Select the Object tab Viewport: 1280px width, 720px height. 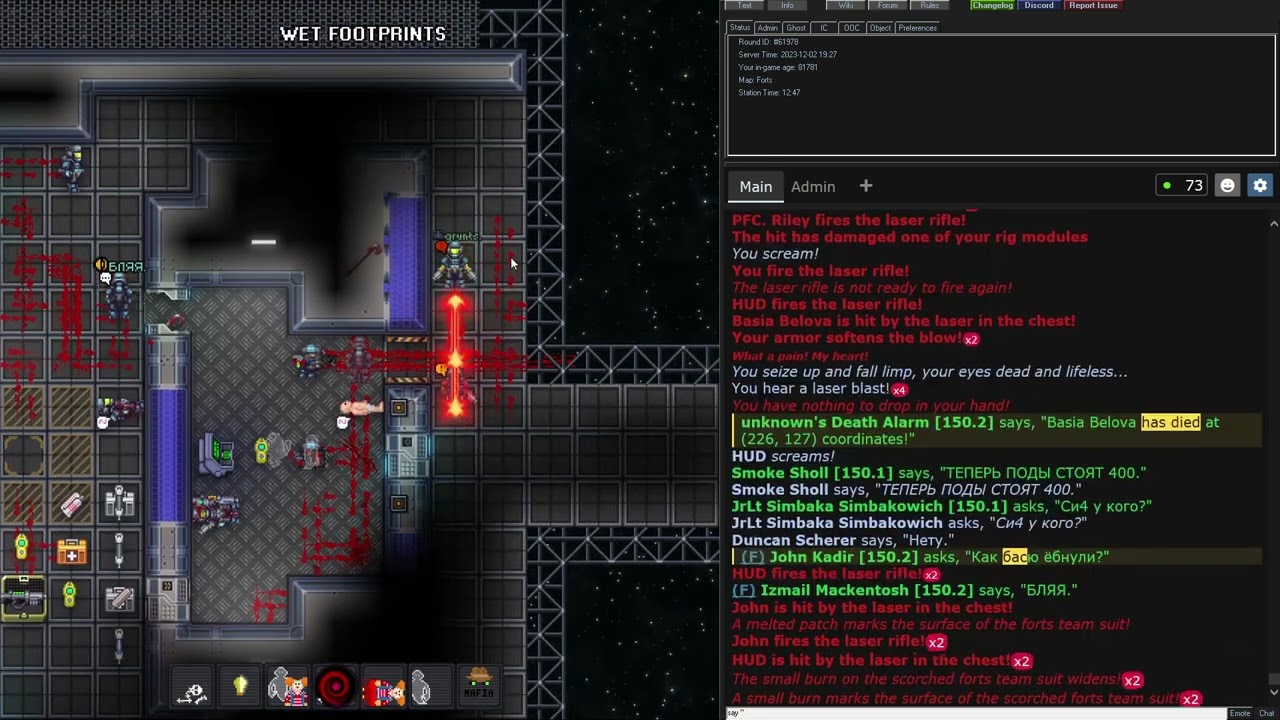point(880,28)
